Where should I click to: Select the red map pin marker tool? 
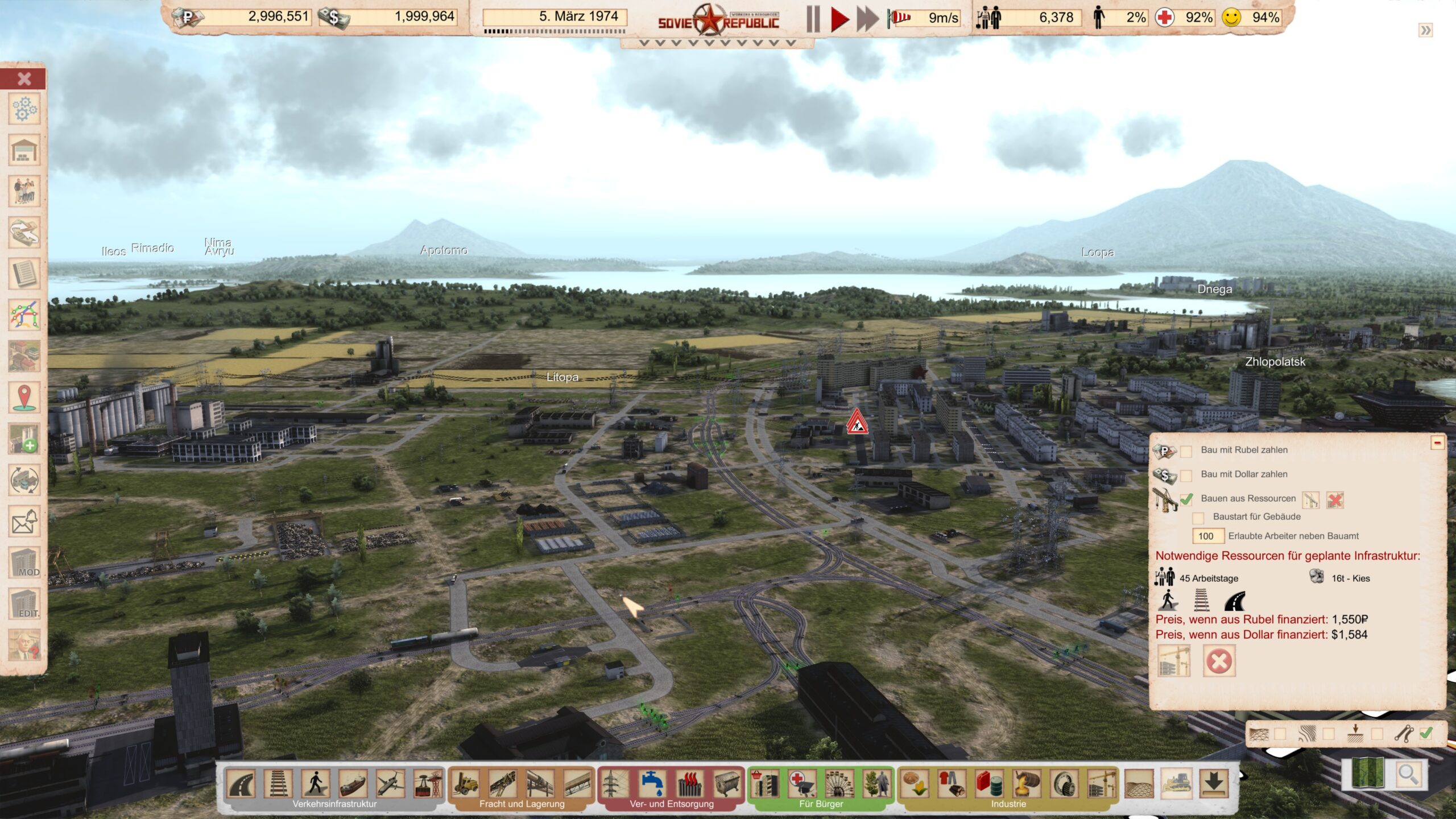coord(24,397)
